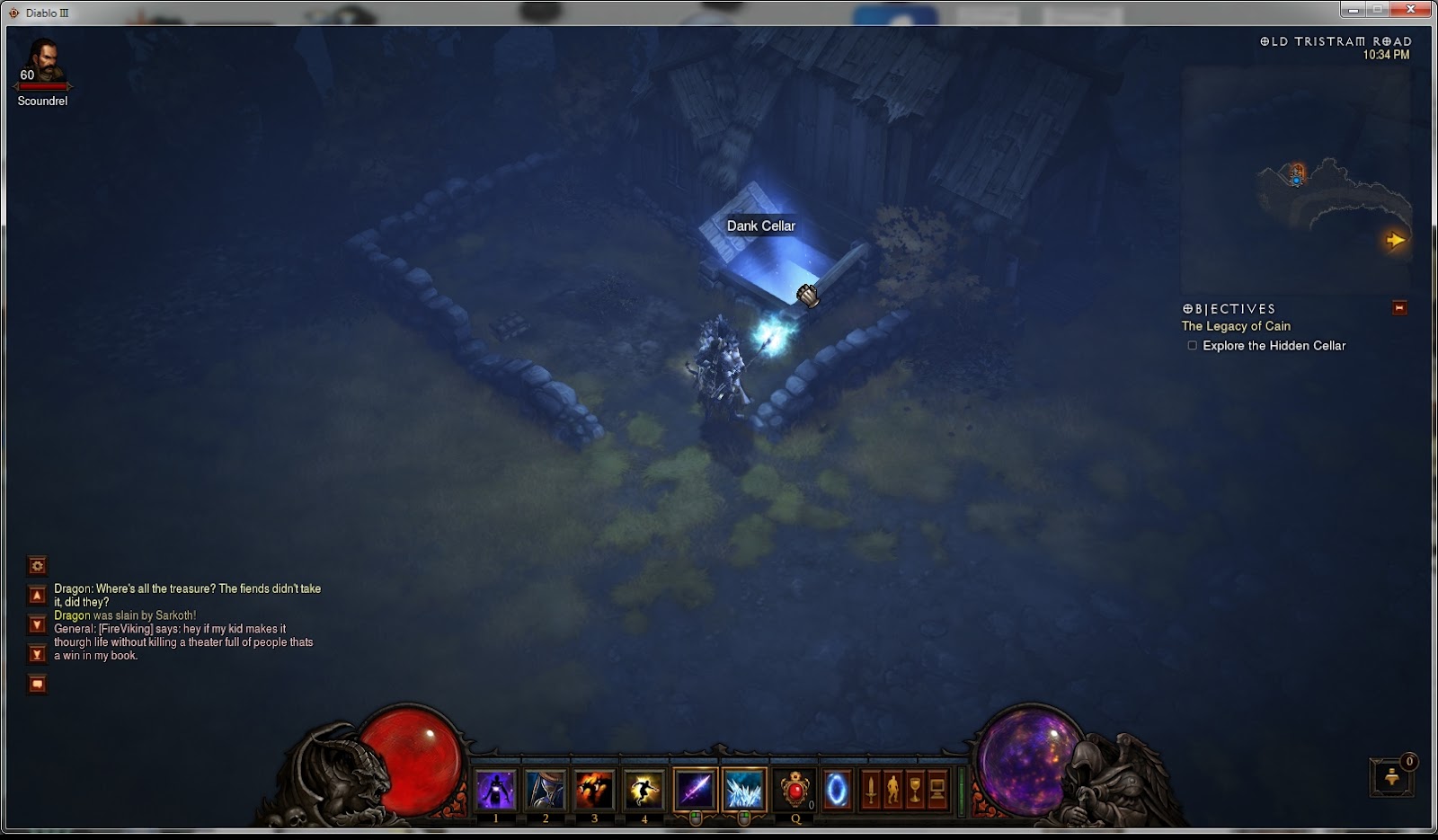
Task: Toggle the chat window via speech bubble icon
Action: point(37,684)
